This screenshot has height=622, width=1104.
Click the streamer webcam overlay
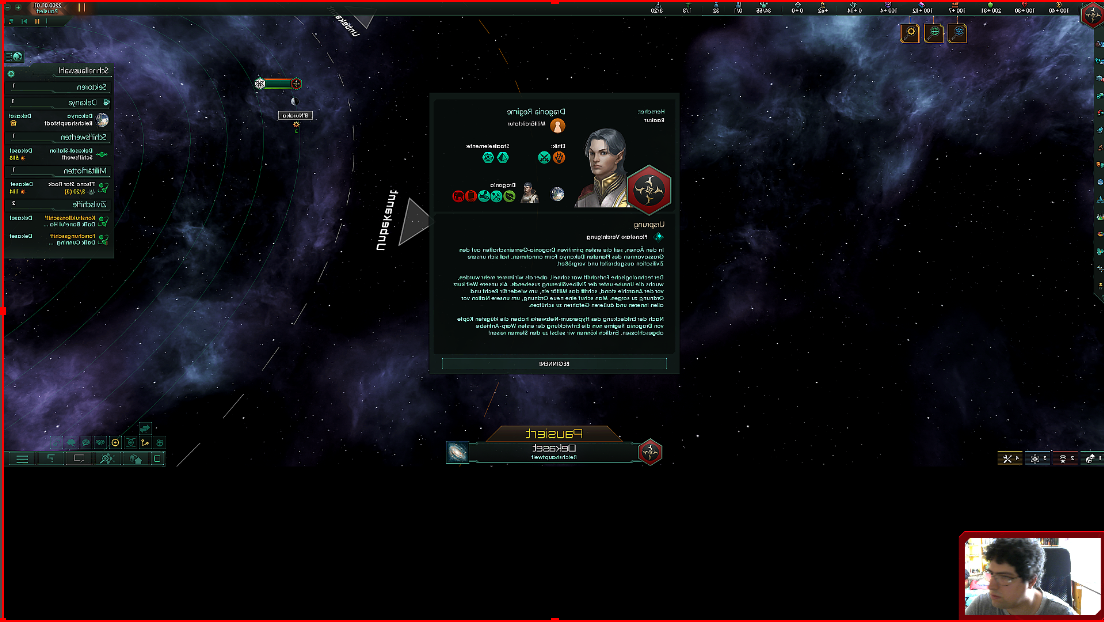[1031, 576]
